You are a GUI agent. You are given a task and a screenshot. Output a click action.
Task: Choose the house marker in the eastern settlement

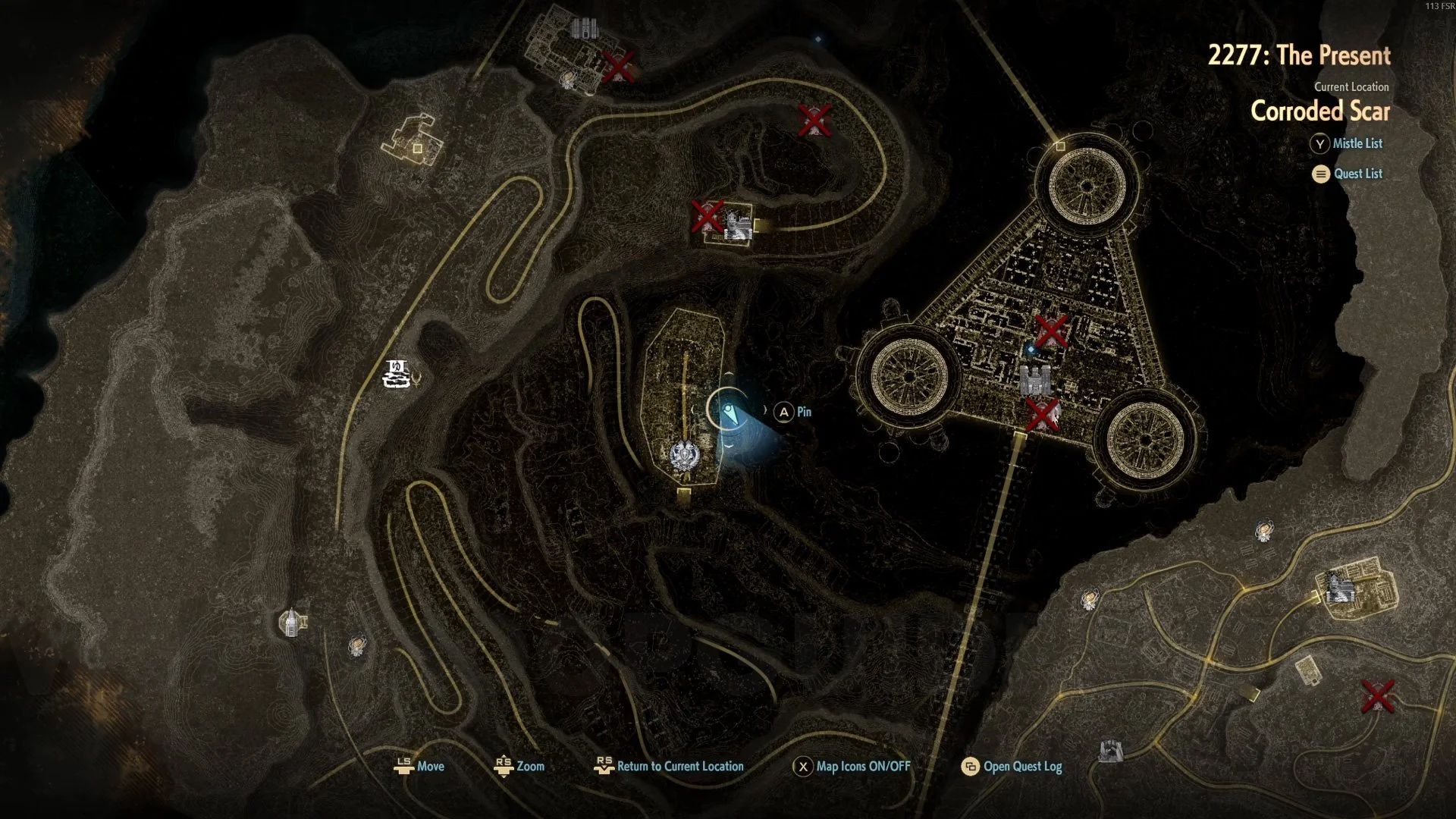1339,588
